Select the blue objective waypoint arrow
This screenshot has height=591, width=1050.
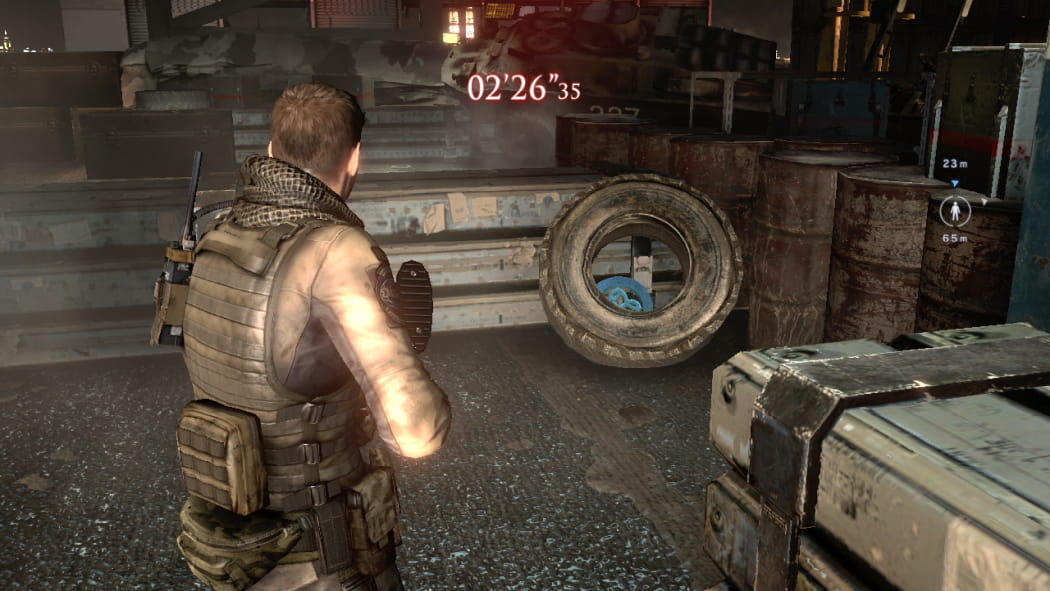point(954,184)
